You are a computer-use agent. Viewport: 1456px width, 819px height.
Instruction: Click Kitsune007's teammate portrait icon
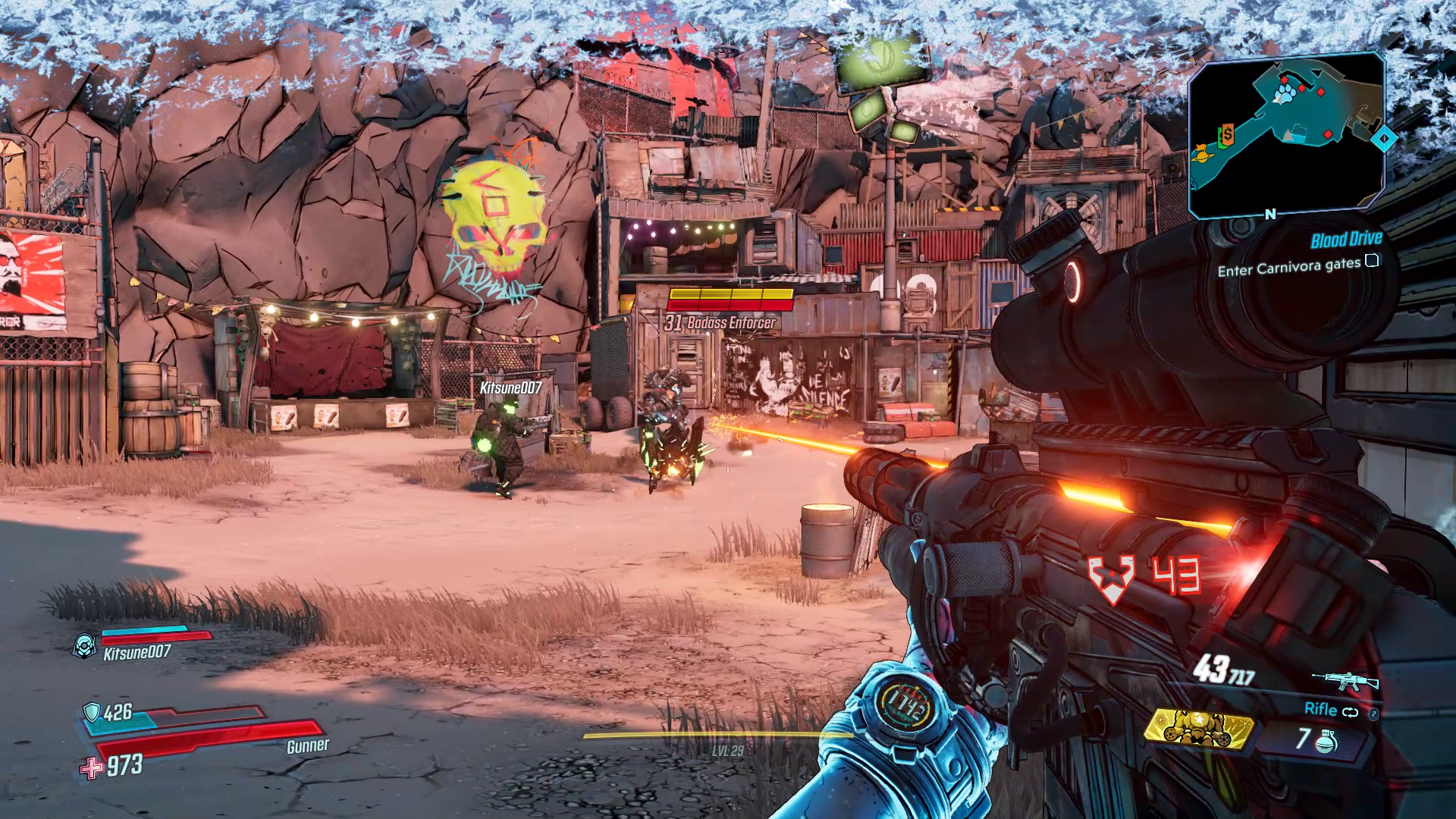click(x=84, y=645)
